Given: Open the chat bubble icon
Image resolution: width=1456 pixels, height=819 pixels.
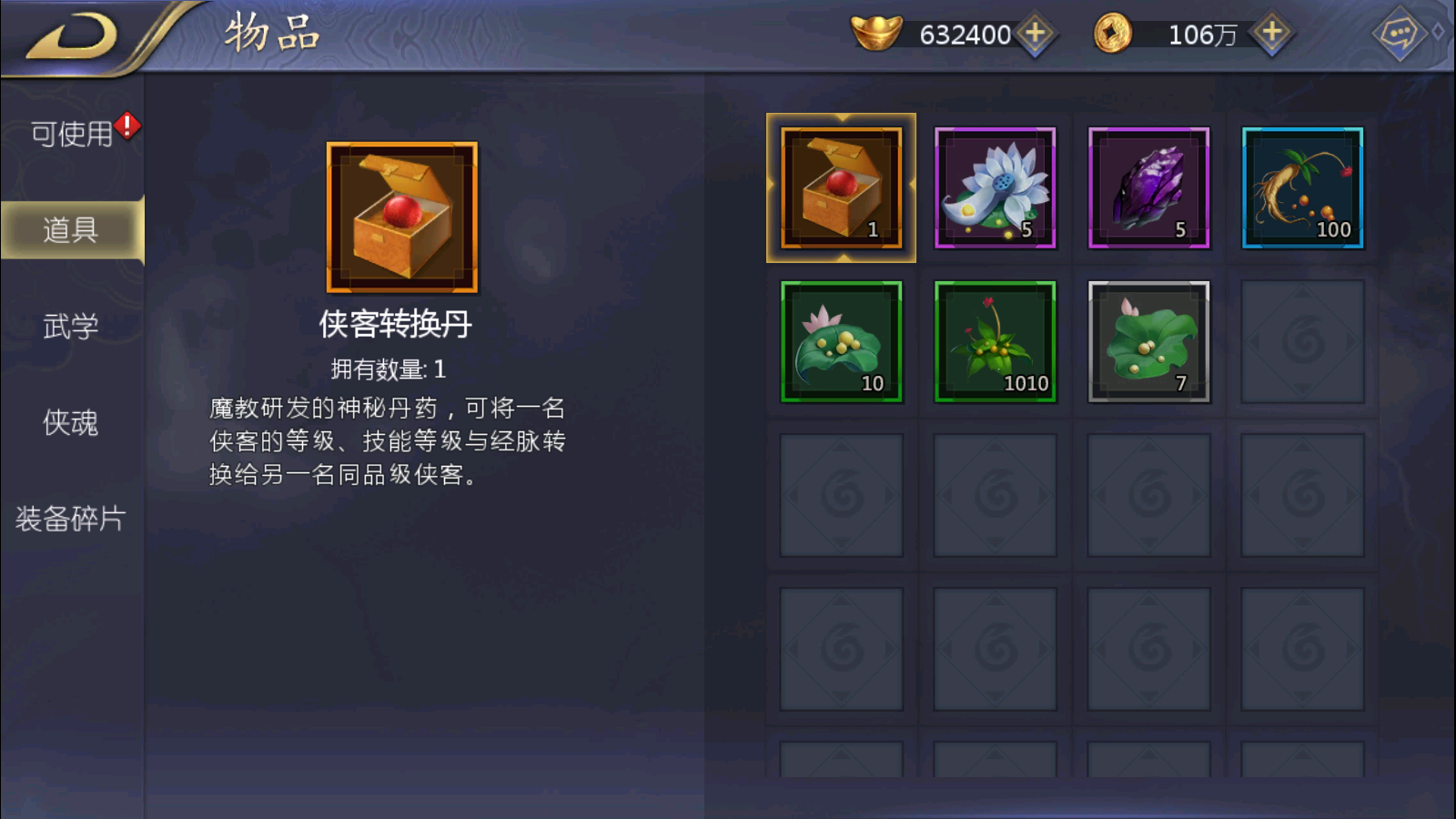Looking at the screenshot, I should click(1398, 35).
